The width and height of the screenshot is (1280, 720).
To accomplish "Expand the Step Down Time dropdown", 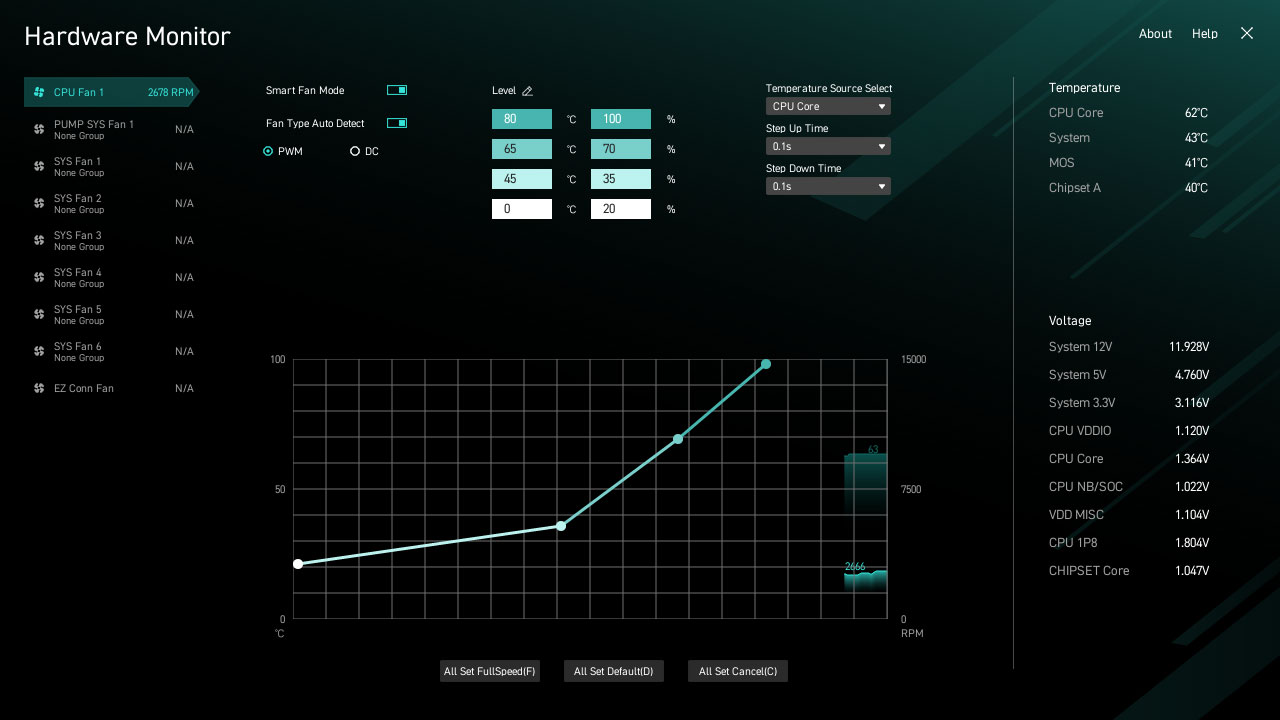I will click(x=828, y=186).
